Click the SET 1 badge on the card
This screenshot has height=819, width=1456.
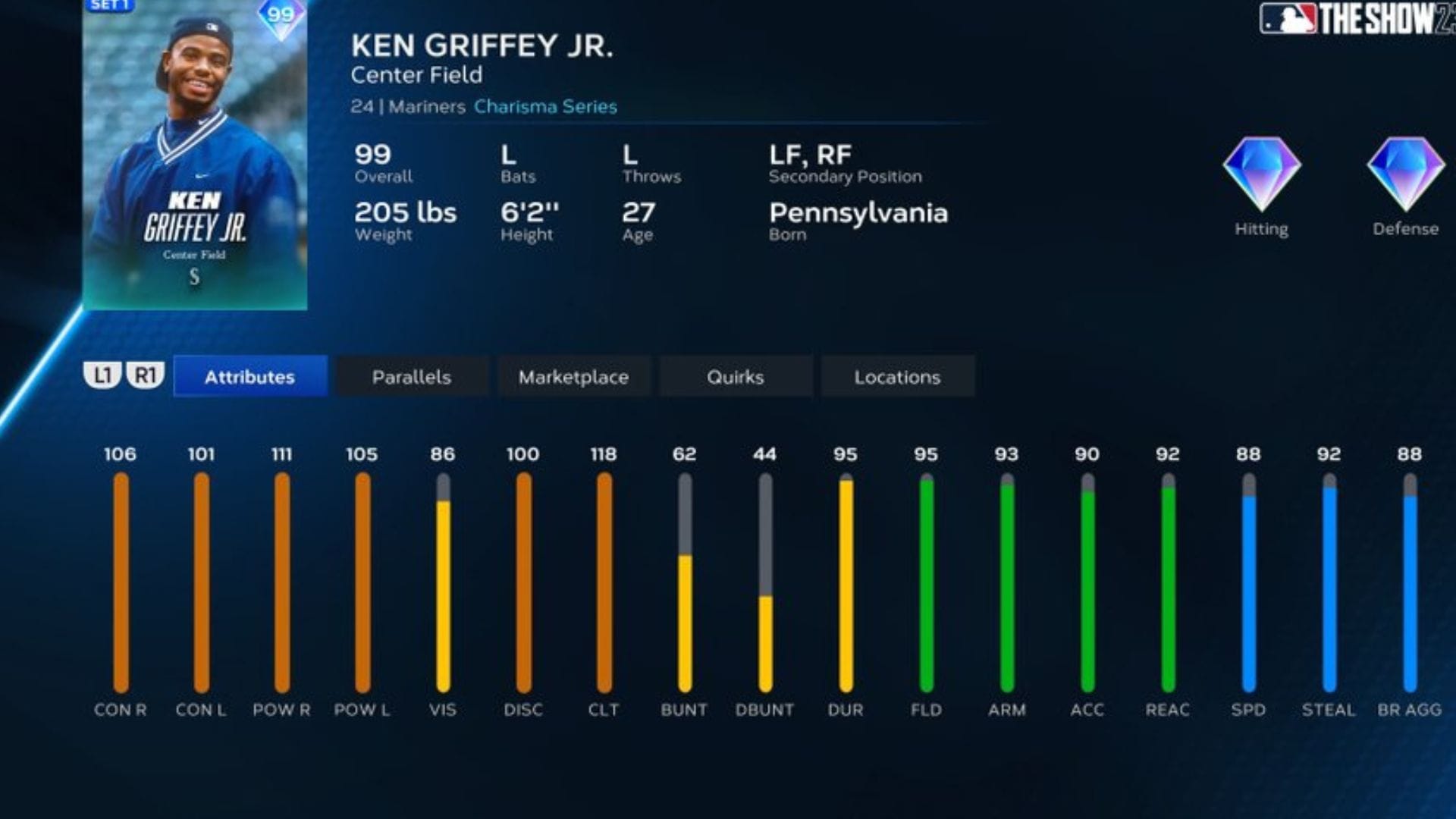111,7
